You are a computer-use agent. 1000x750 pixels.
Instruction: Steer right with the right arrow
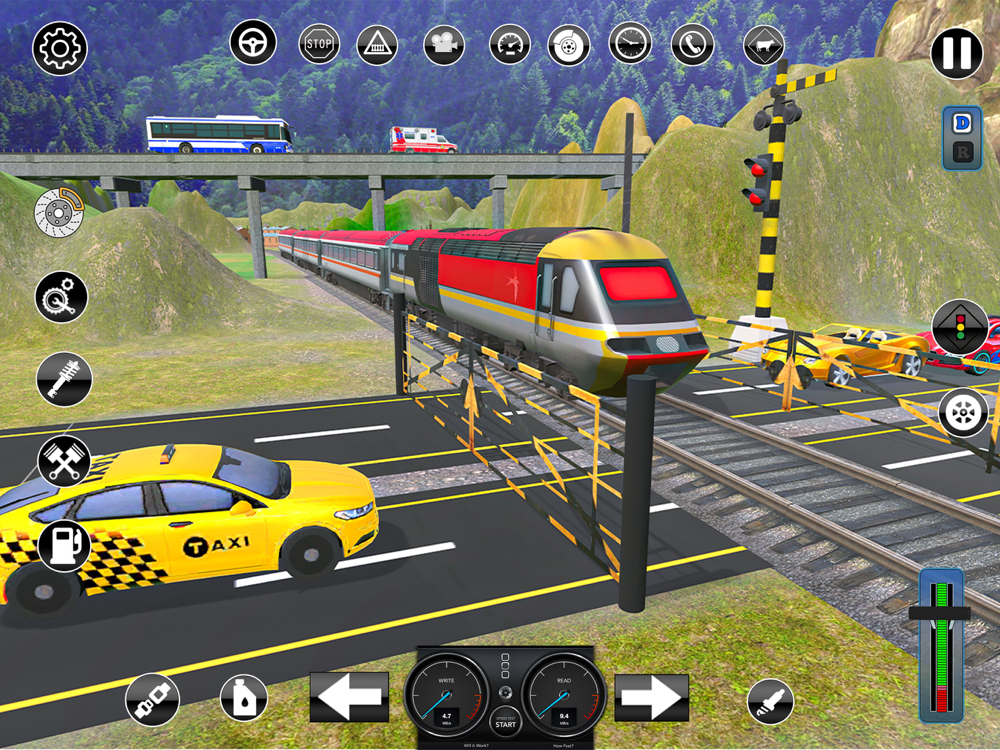(651, 697)
